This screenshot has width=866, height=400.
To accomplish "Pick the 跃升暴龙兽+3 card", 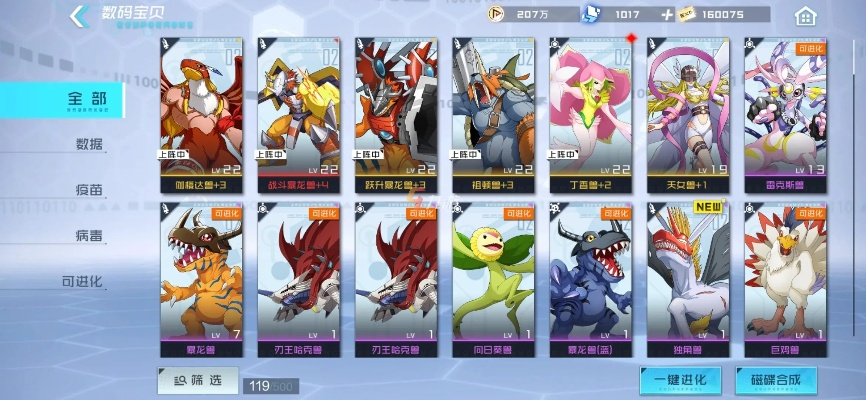I will [x=395, y=113].
